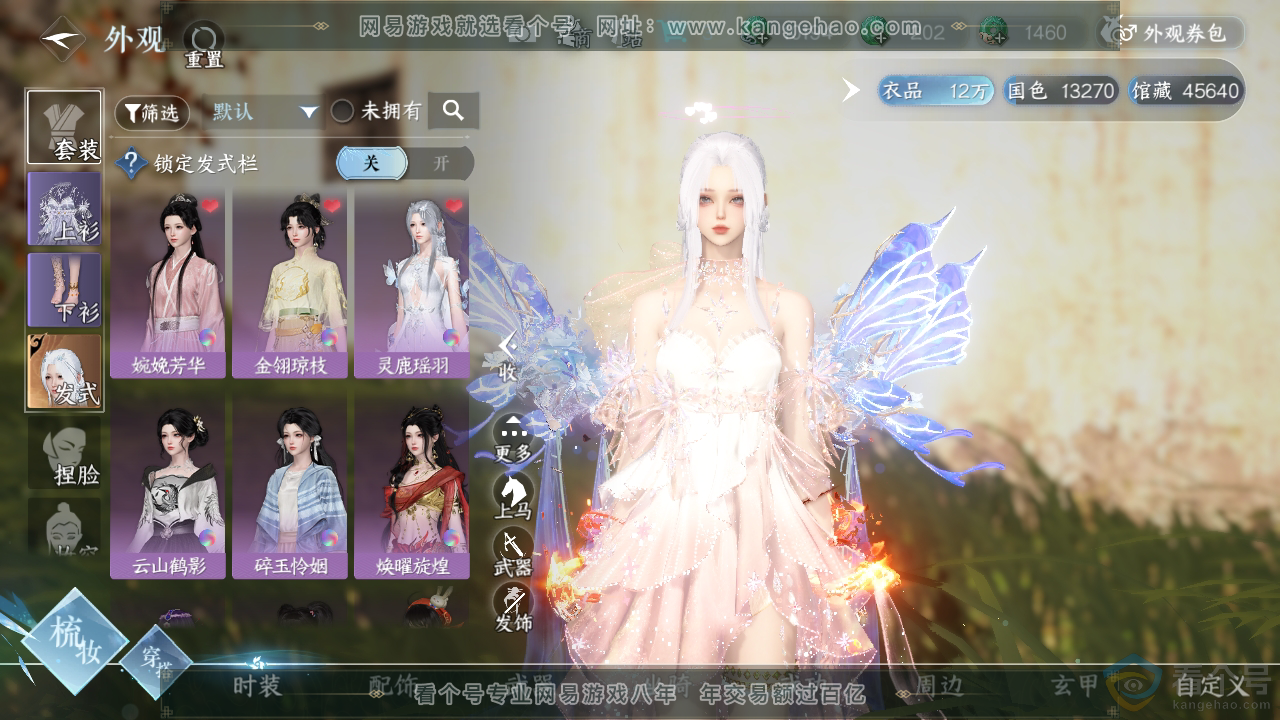Open search with the magnifier icon
Viewport: 1280px width, 720px height.
click(453, 111)
